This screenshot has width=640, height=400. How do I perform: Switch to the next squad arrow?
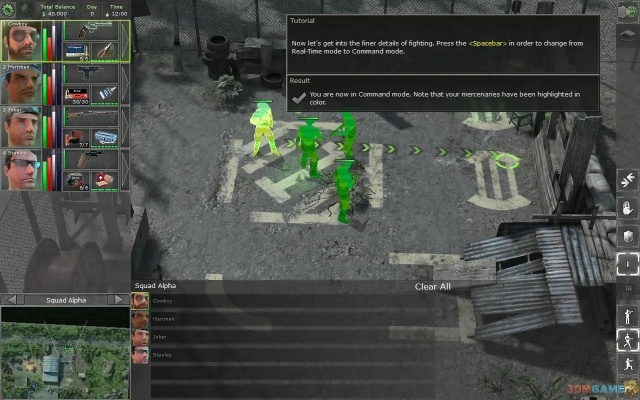click(122, 300)
